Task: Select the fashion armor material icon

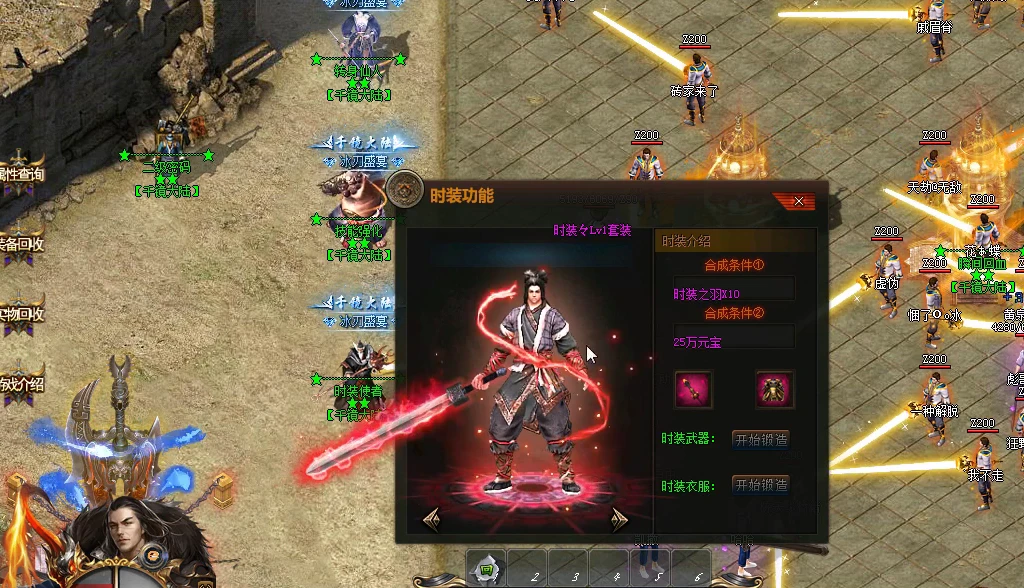Action: [774, 389]
